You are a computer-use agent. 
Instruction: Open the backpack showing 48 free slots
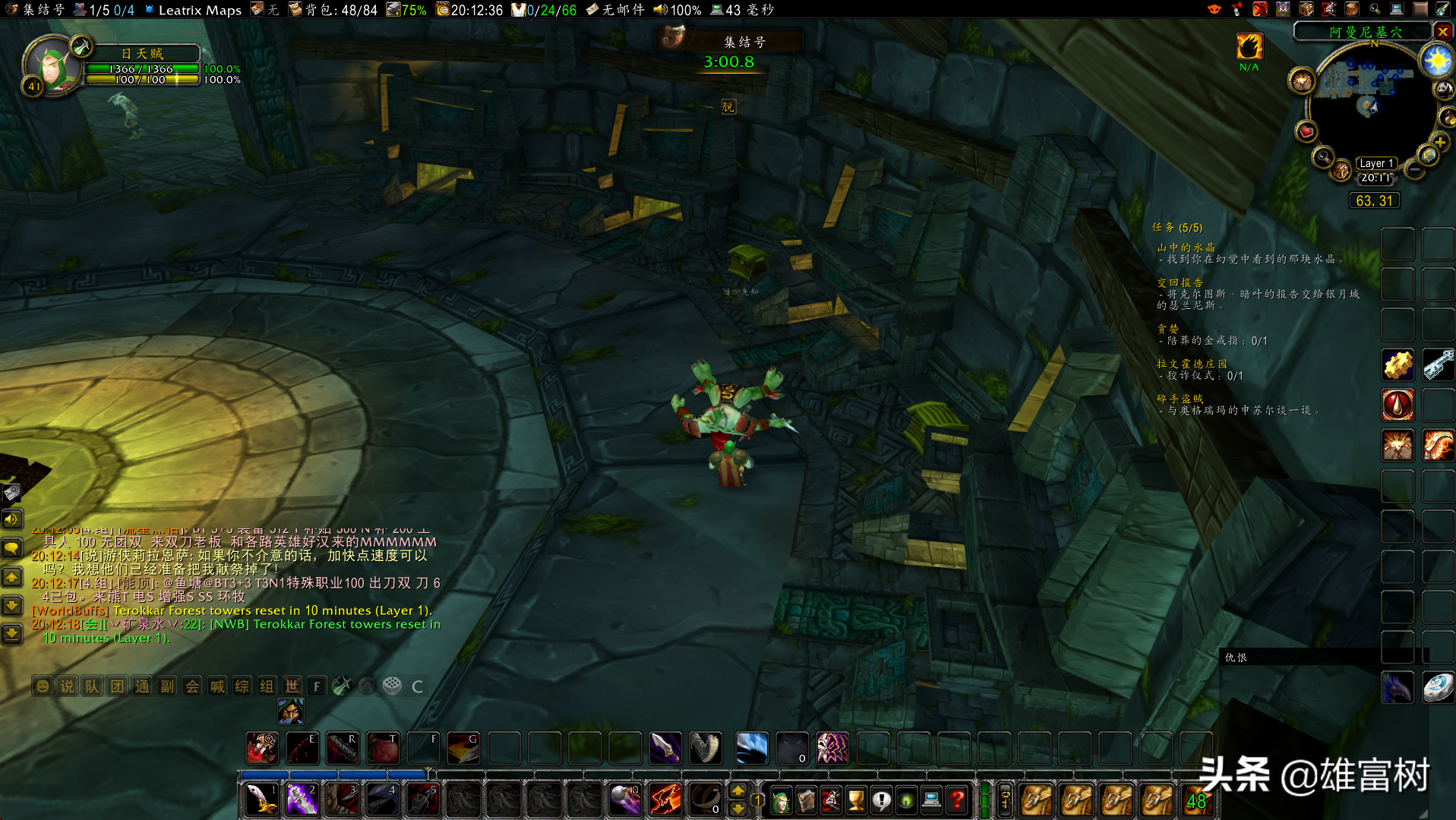[1196, 800]
